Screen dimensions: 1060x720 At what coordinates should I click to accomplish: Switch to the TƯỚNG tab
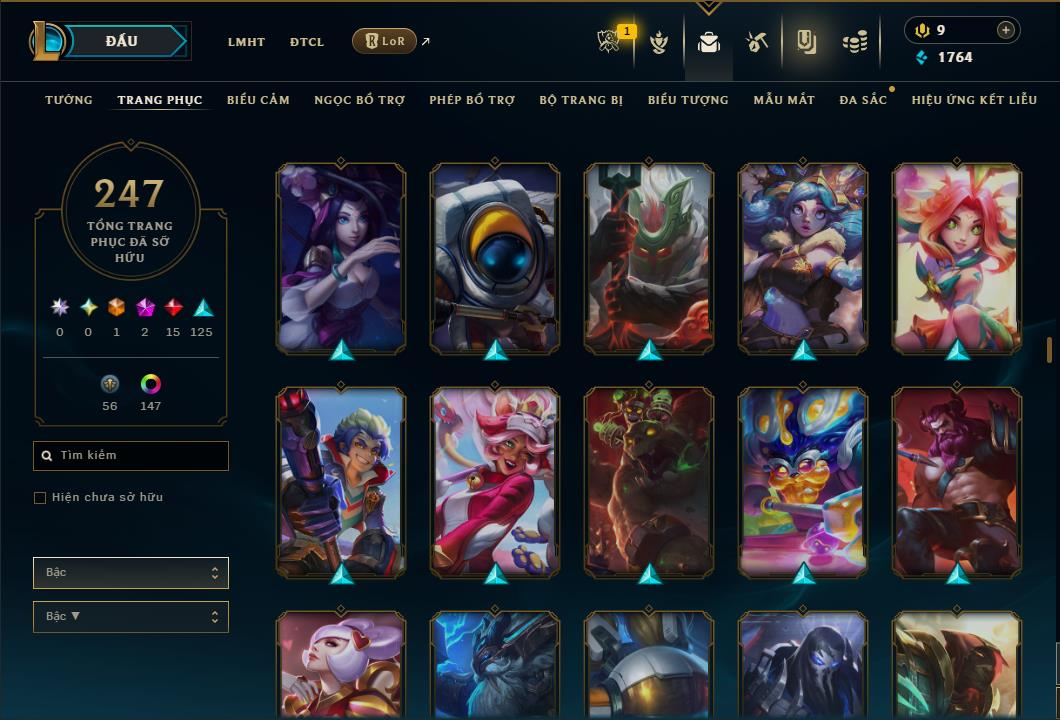(69, 100)
